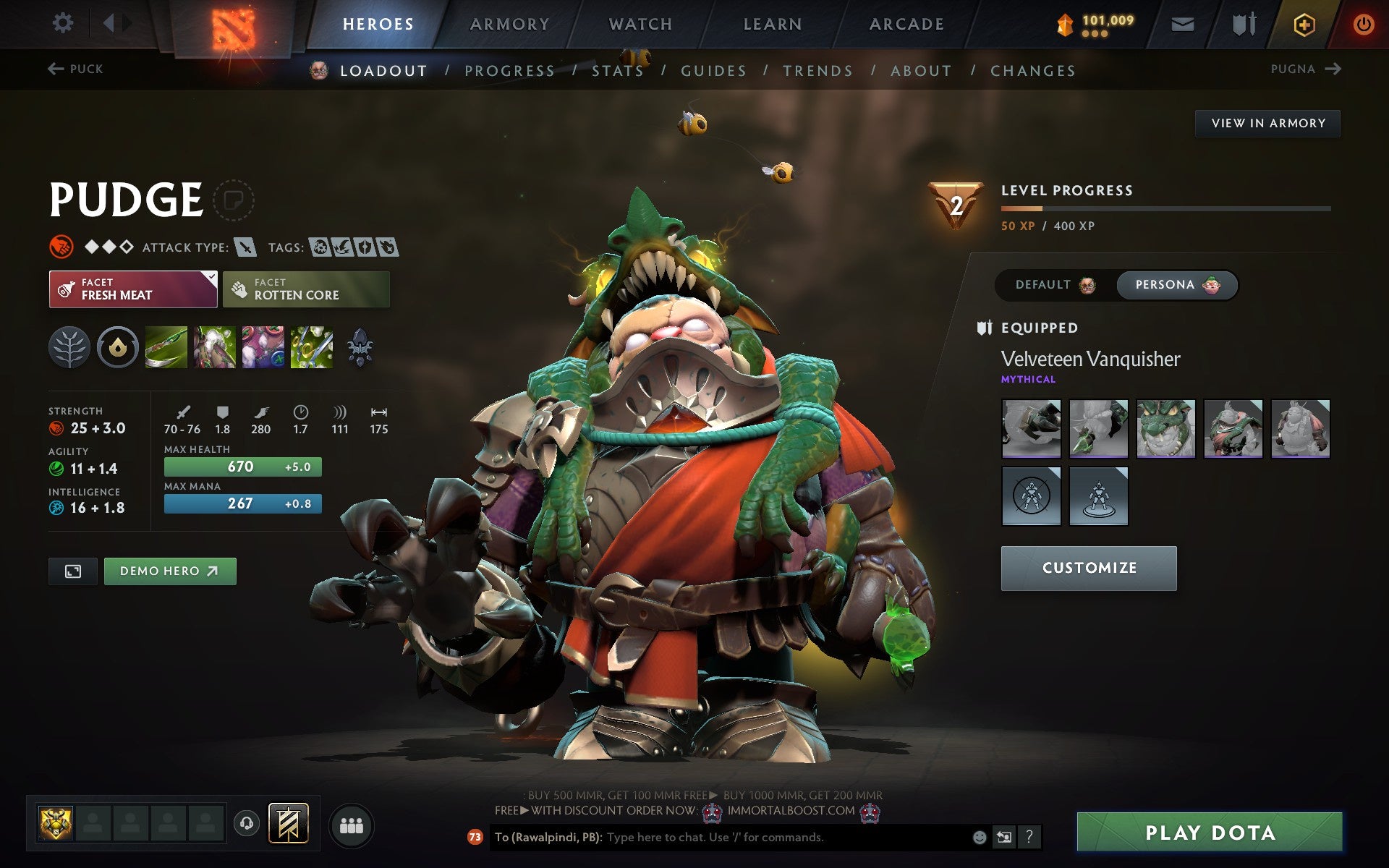
Task: Return to previous hero Puck
Action: 76,69
